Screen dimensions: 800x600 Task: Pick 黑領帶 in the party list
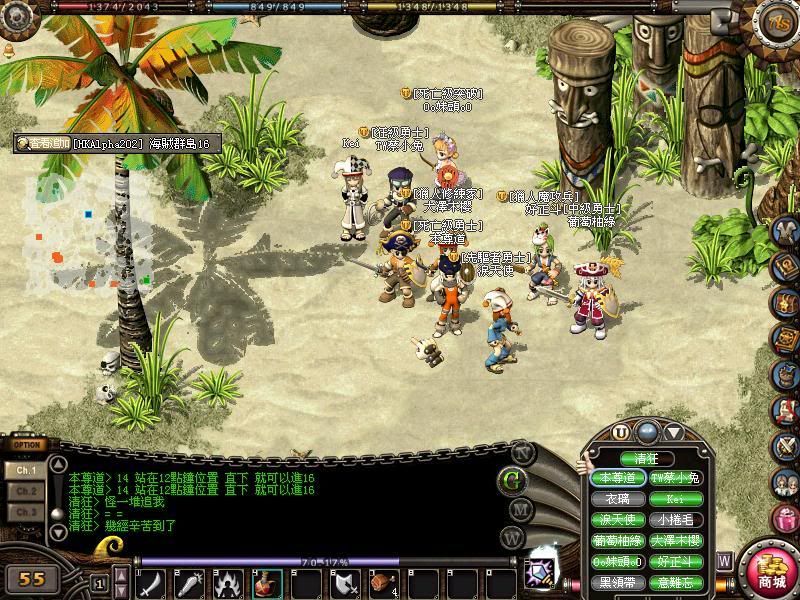(618, 583)
